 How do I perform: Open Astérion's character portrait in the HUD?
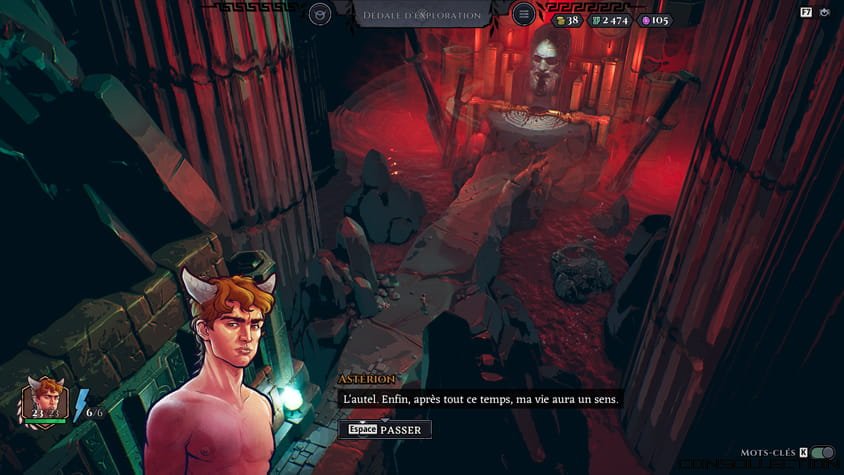(45, 399)
